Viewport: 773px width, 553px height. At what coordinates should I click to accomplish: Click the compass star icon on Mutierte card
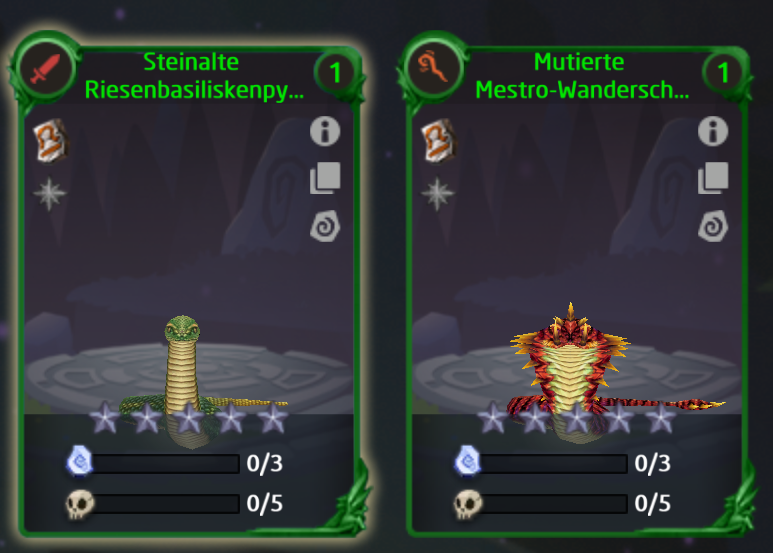437,193
